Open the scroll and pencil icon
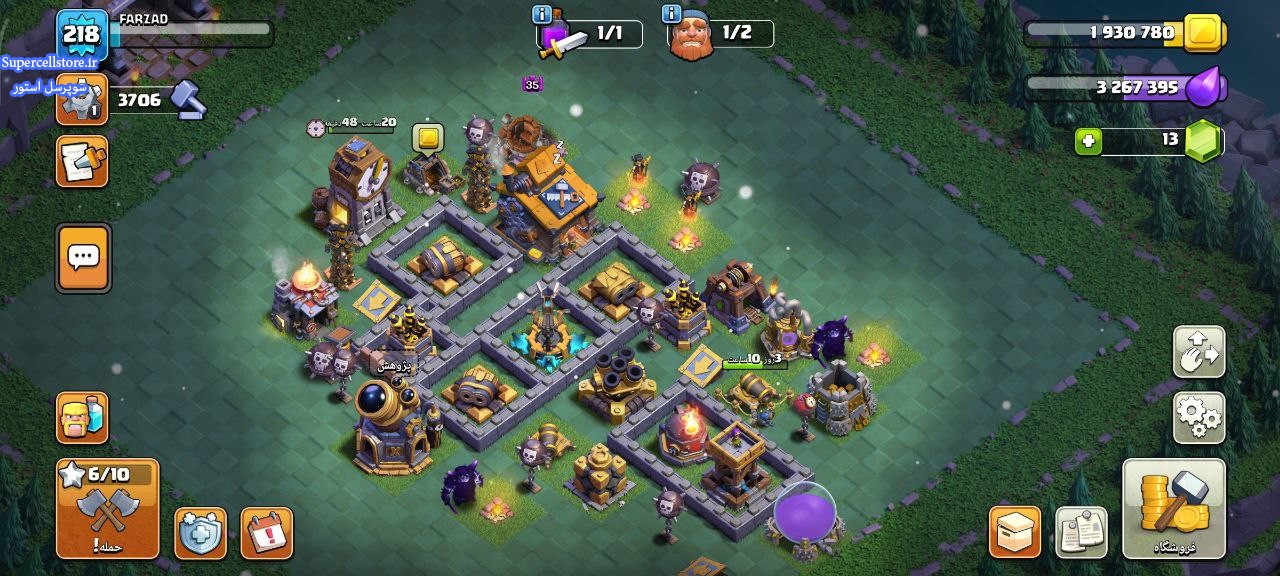The image size is (1280, 576). tap(82, 162)
